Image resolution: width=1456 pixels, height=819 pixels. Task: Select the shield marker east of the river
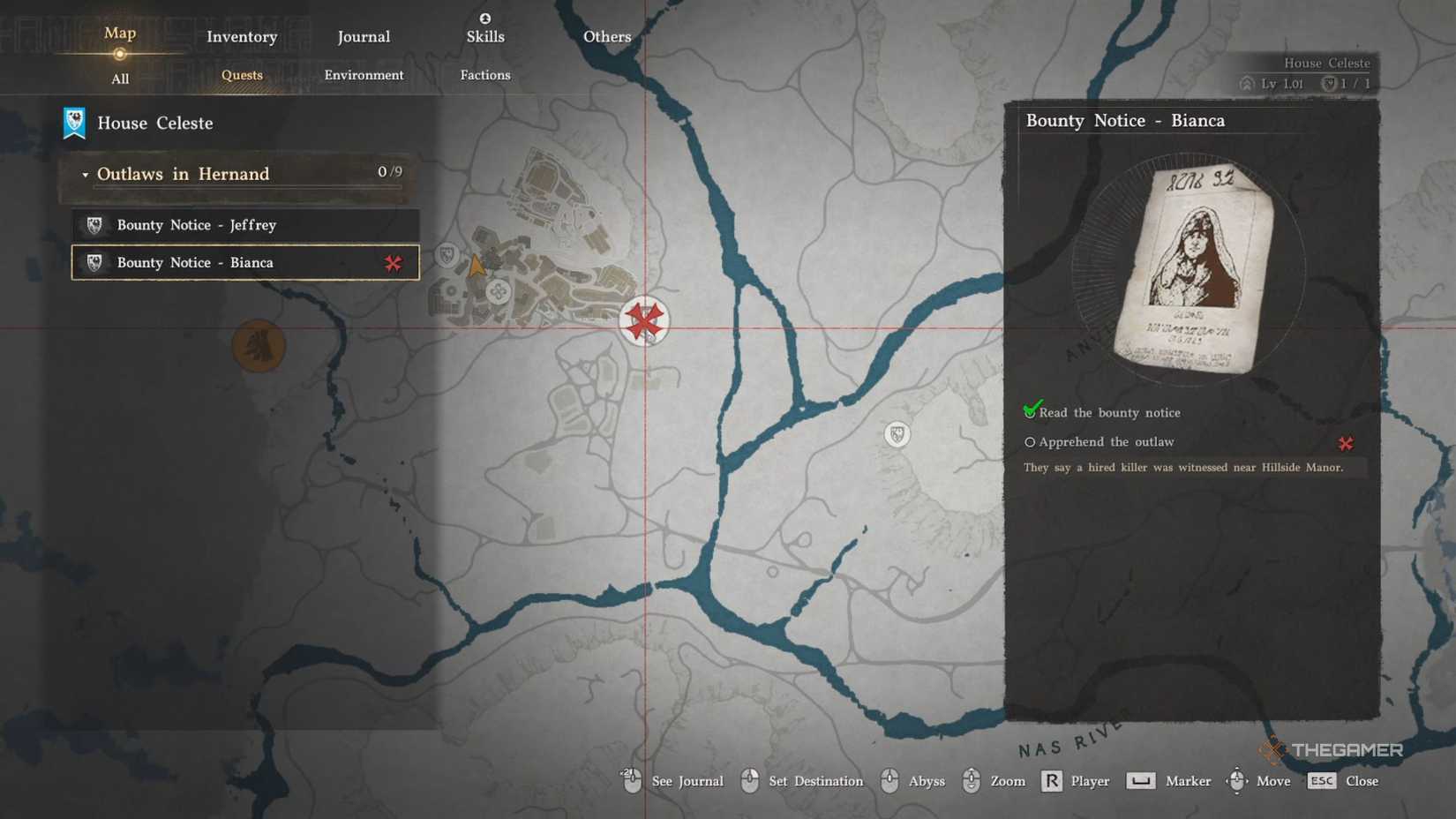(896, 433)
